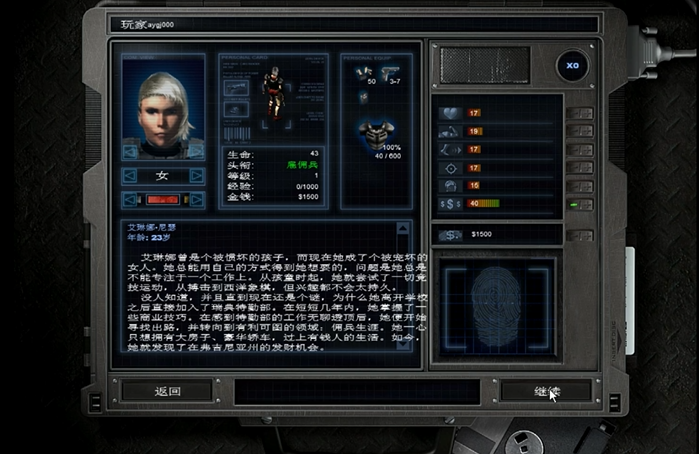
Task: Adjust the heart attribute with its side button
Action: pos(579,113)
